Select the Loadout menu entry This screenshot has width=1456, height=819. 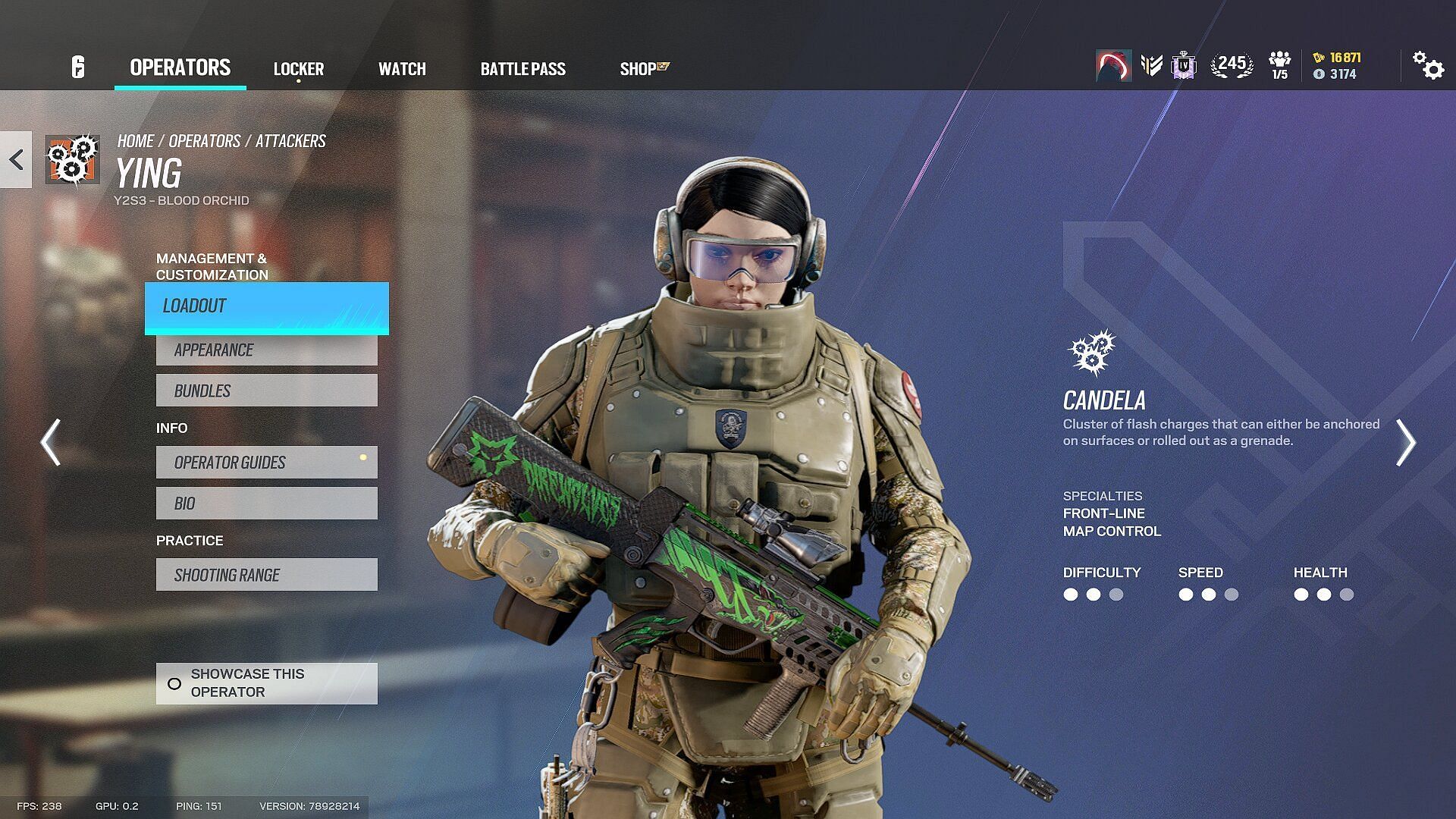[266, 307]
